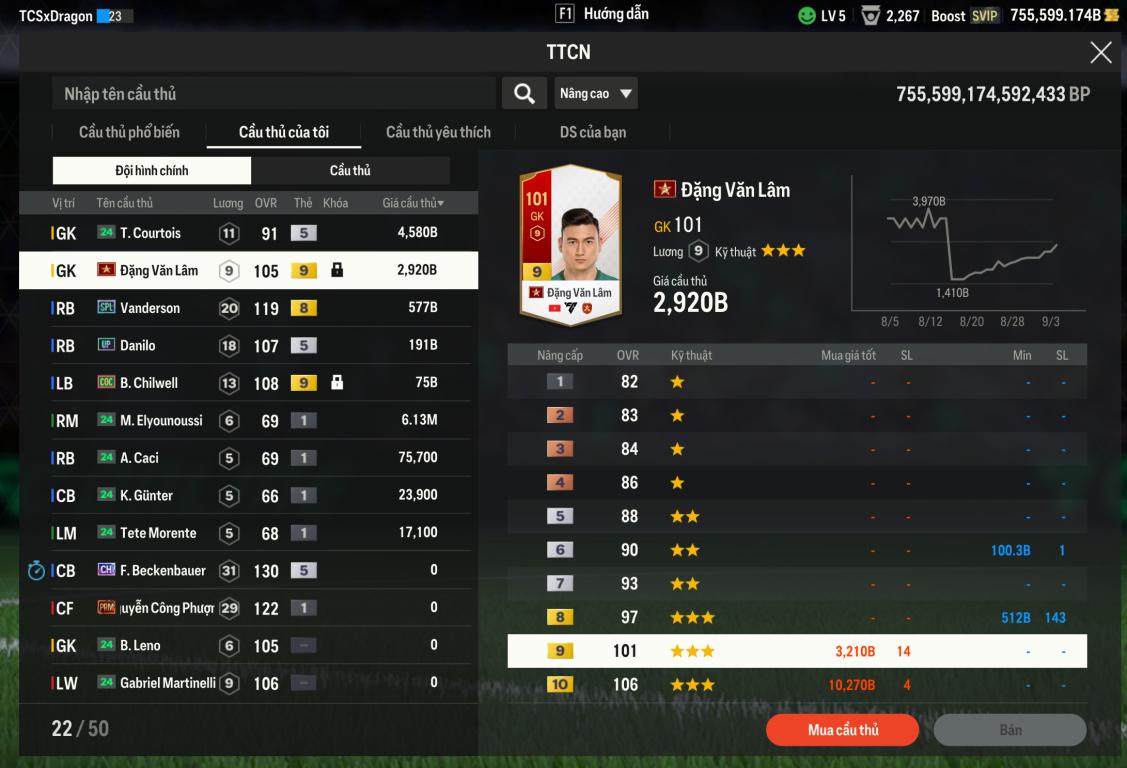Image resolution: width=1127 pixels, height=768 pixels.
Task: Close the TTCN window
Action: point(1100,53)
